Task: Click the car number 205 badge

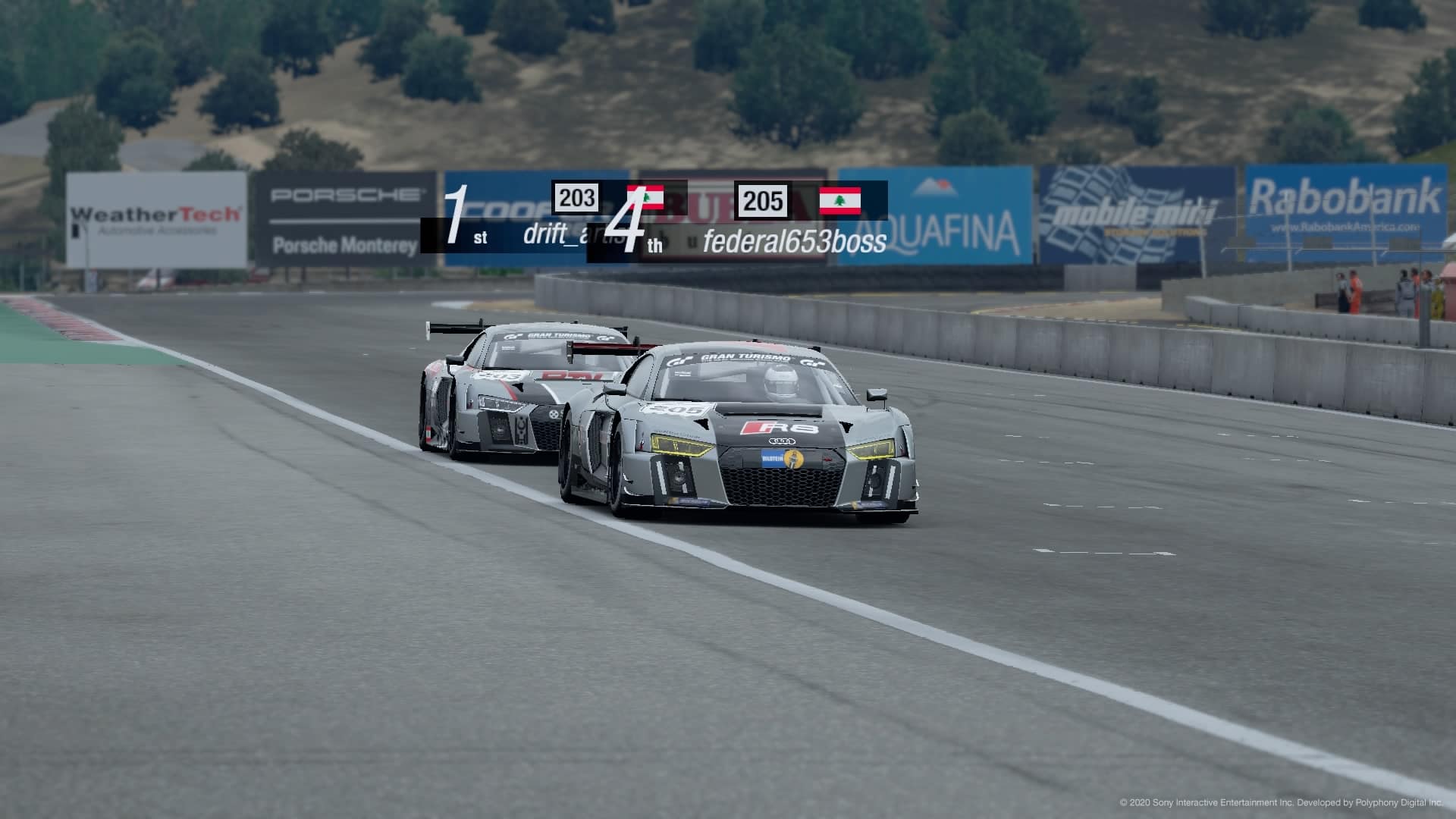Action: [x=763, y=201]
